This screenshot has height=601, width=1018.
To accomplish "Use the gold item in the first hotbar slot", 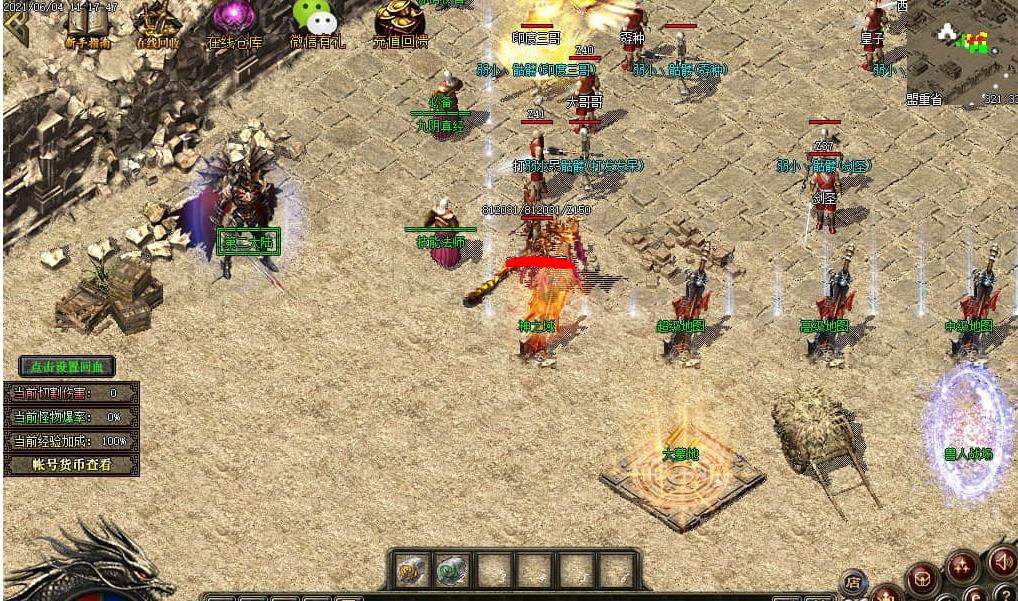I will coord(411,570).
